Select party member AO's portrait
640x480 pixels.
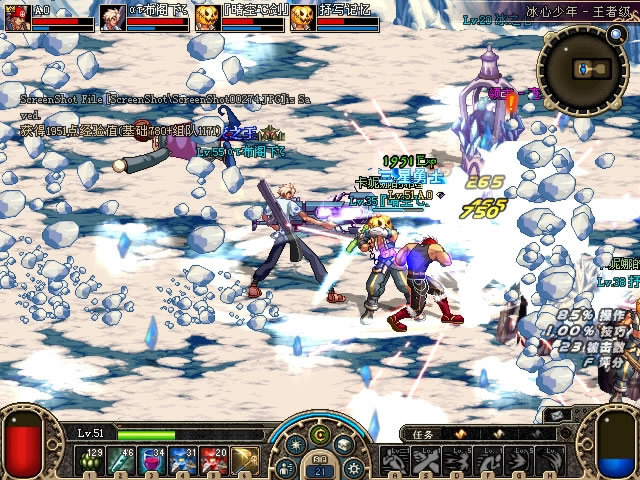(17, 17)
